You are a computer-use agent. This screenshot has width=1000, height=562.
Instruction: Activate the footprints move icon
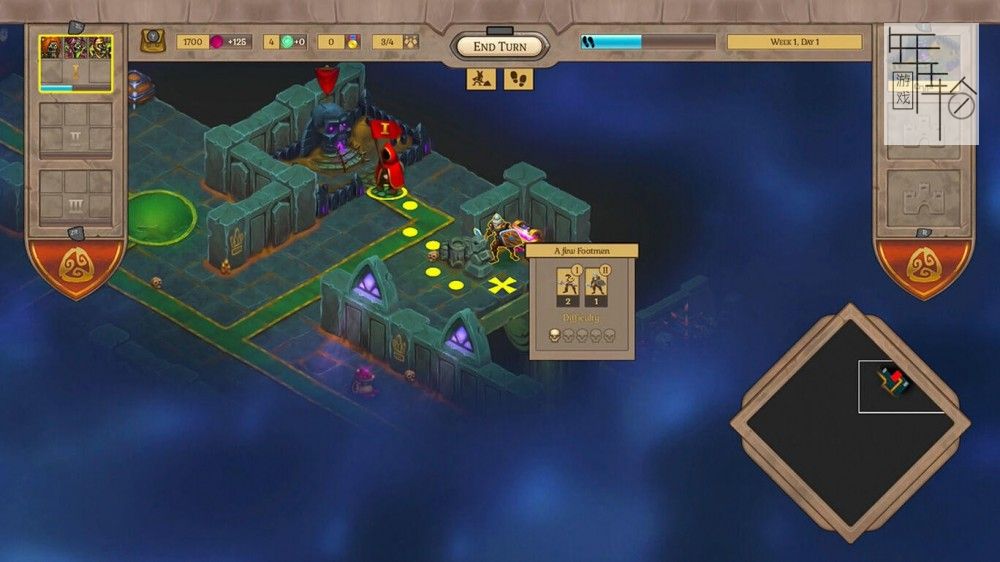pos(518,78)
